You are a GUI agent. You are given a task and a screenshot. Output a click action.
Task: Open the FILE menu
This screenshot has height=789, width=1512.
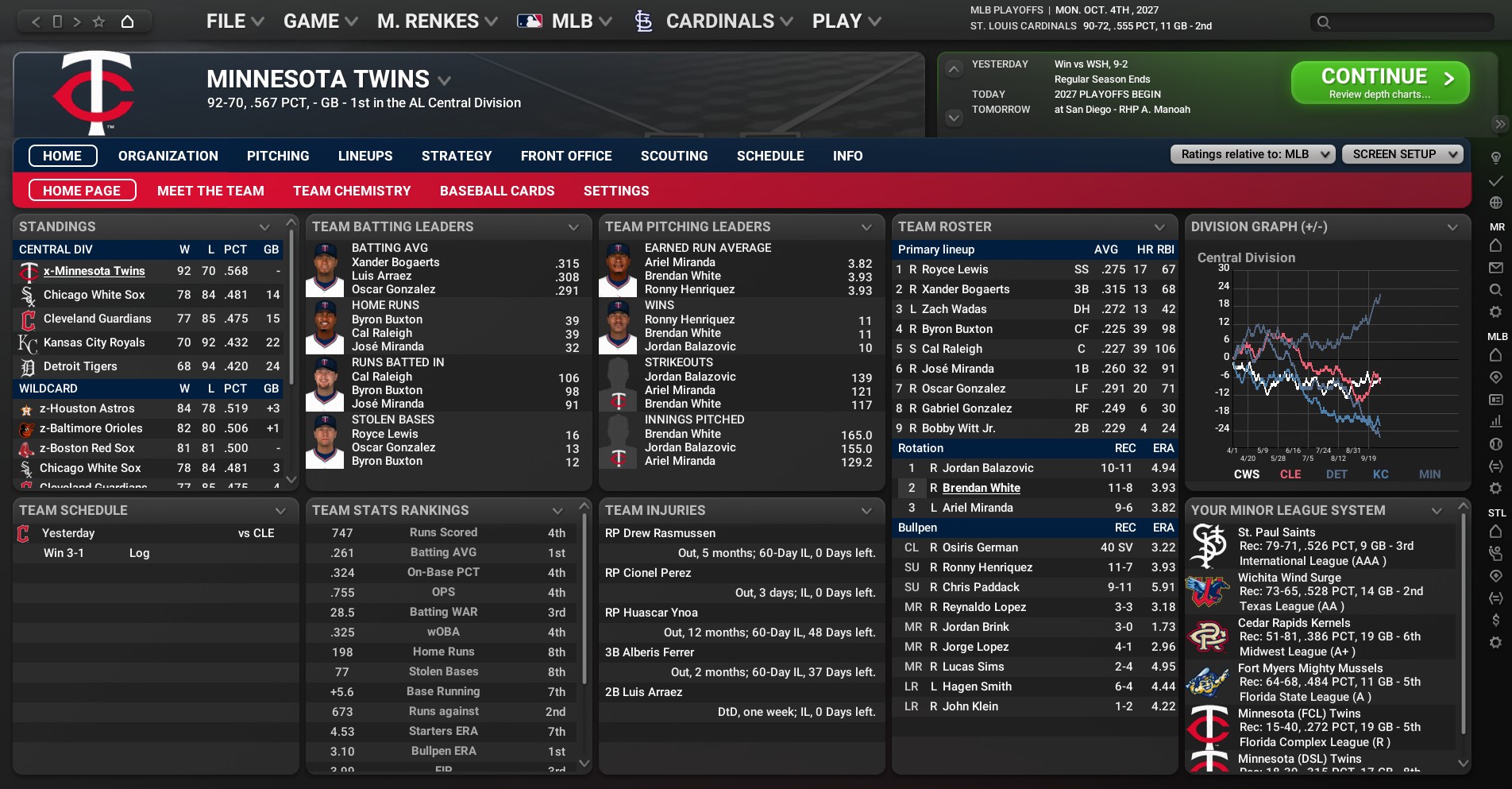click(x=234, y=21)
